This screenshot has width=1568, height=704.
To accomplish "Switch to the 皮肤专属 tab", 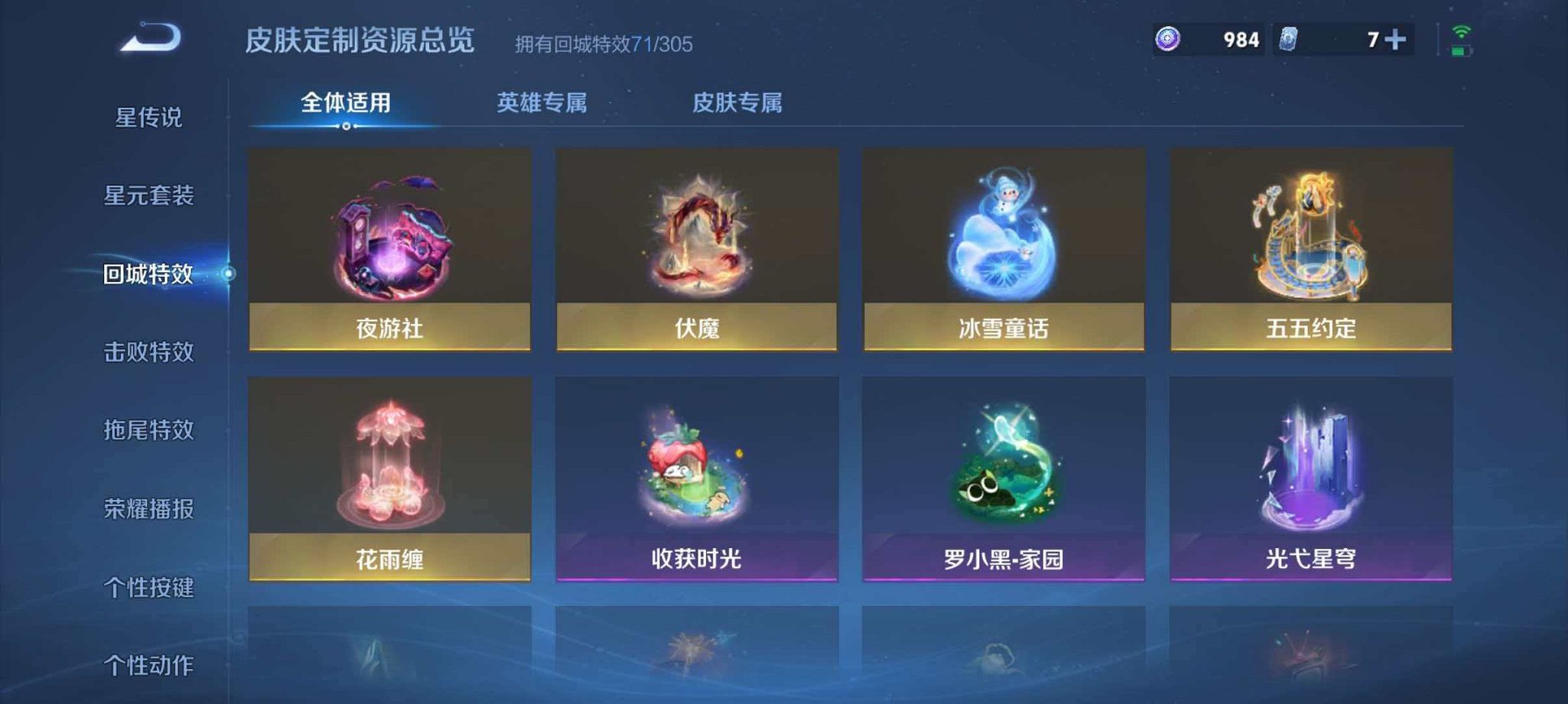I will pyautogui.click(x=738, y=102).
